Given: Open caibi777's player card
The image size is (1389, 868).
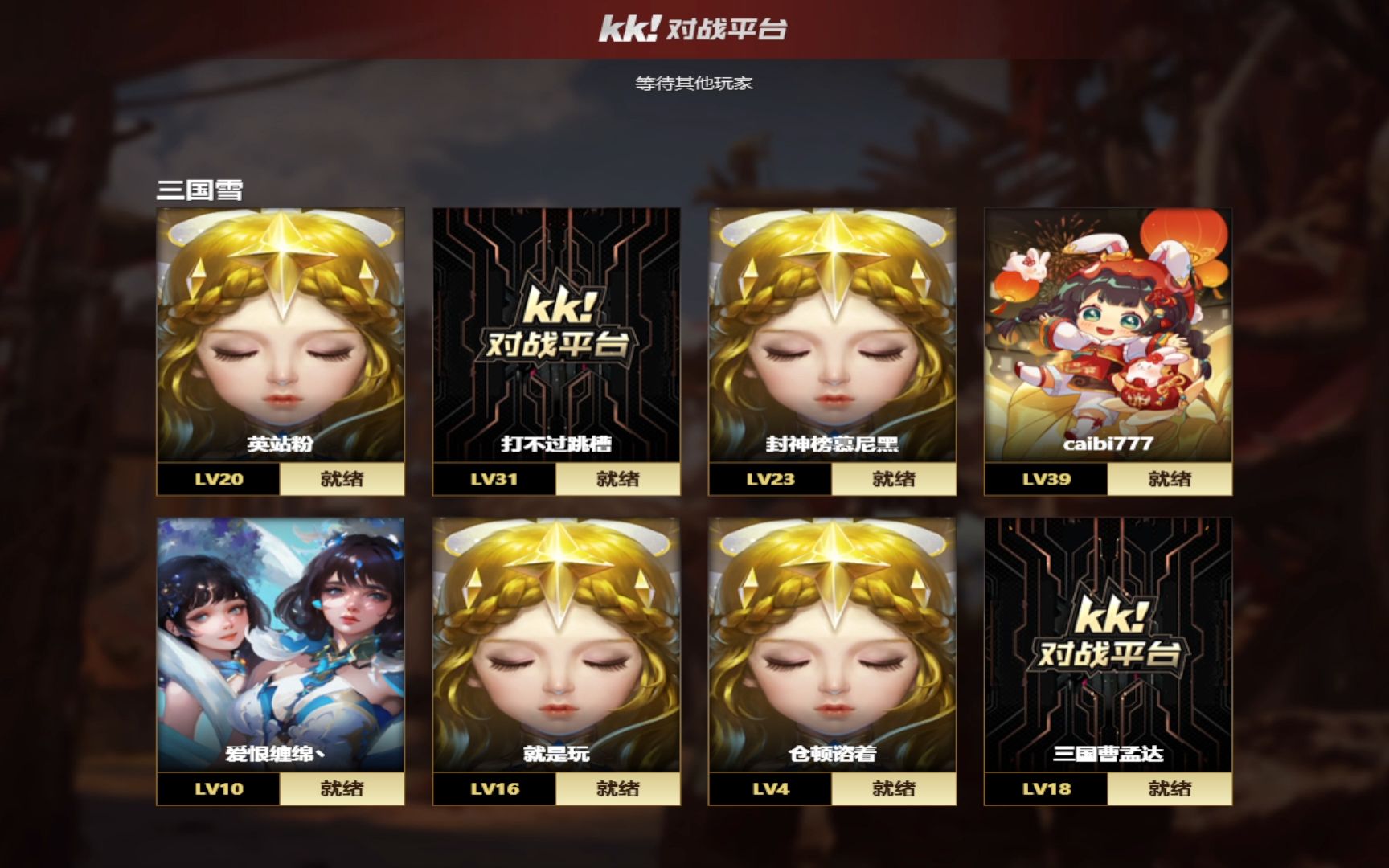Looking at the screenshot, I should click(x=1108, y=336).
